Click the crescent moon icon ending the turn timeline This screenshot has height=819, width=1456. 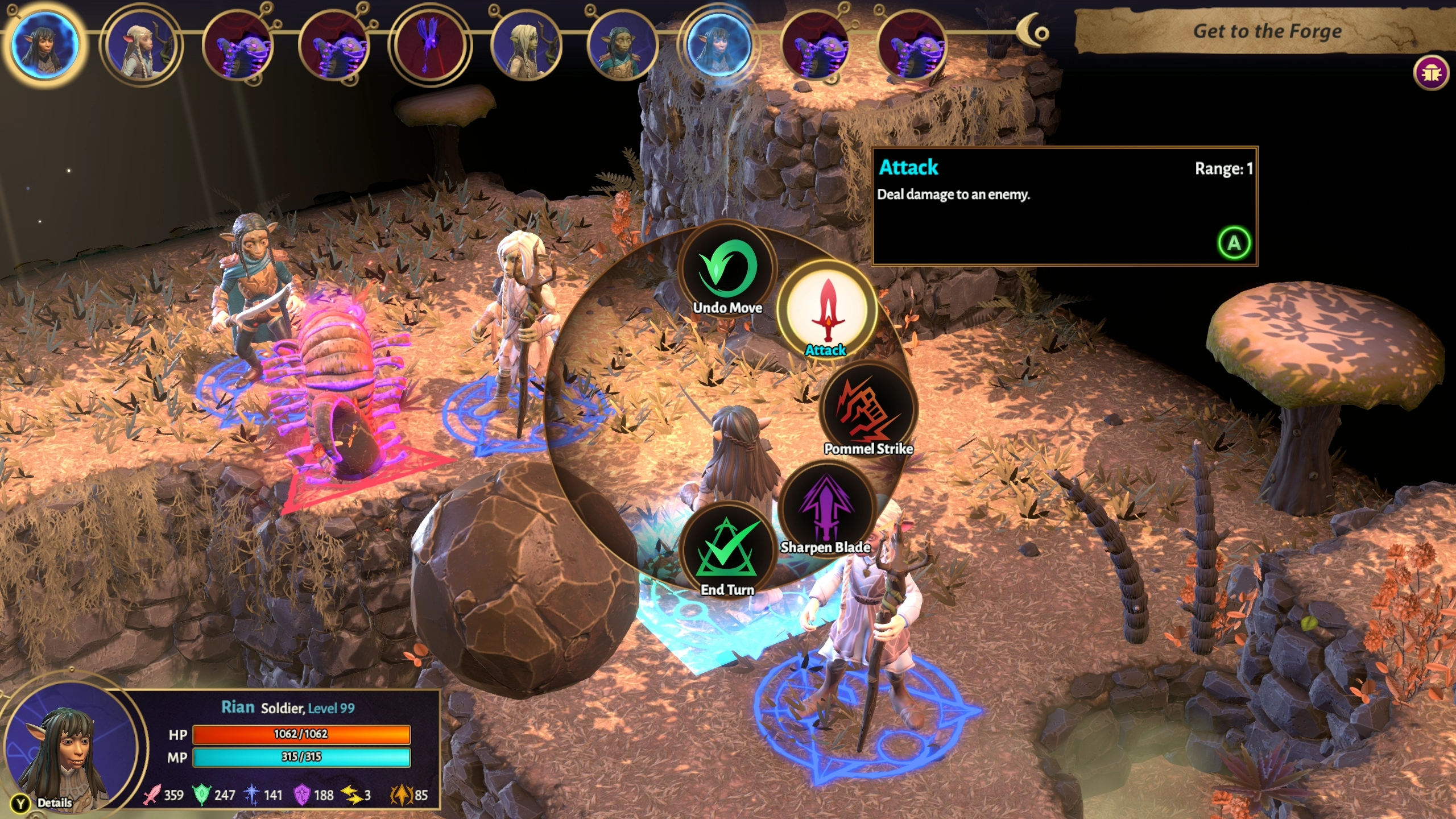(1033, 31)
